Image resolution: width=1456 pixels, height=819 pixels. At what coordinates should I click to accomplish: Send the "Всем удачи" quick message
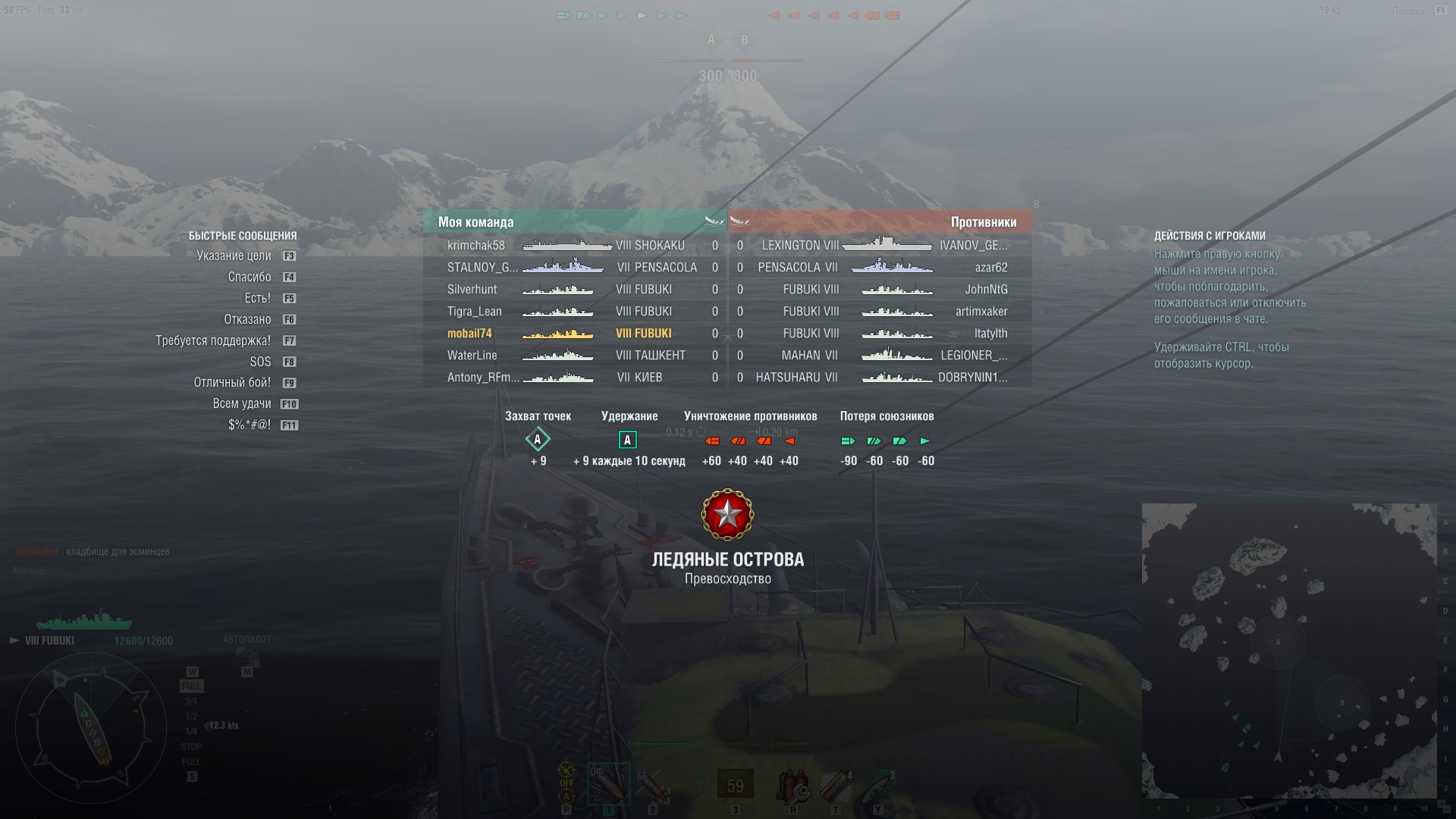tap(241, 404)
